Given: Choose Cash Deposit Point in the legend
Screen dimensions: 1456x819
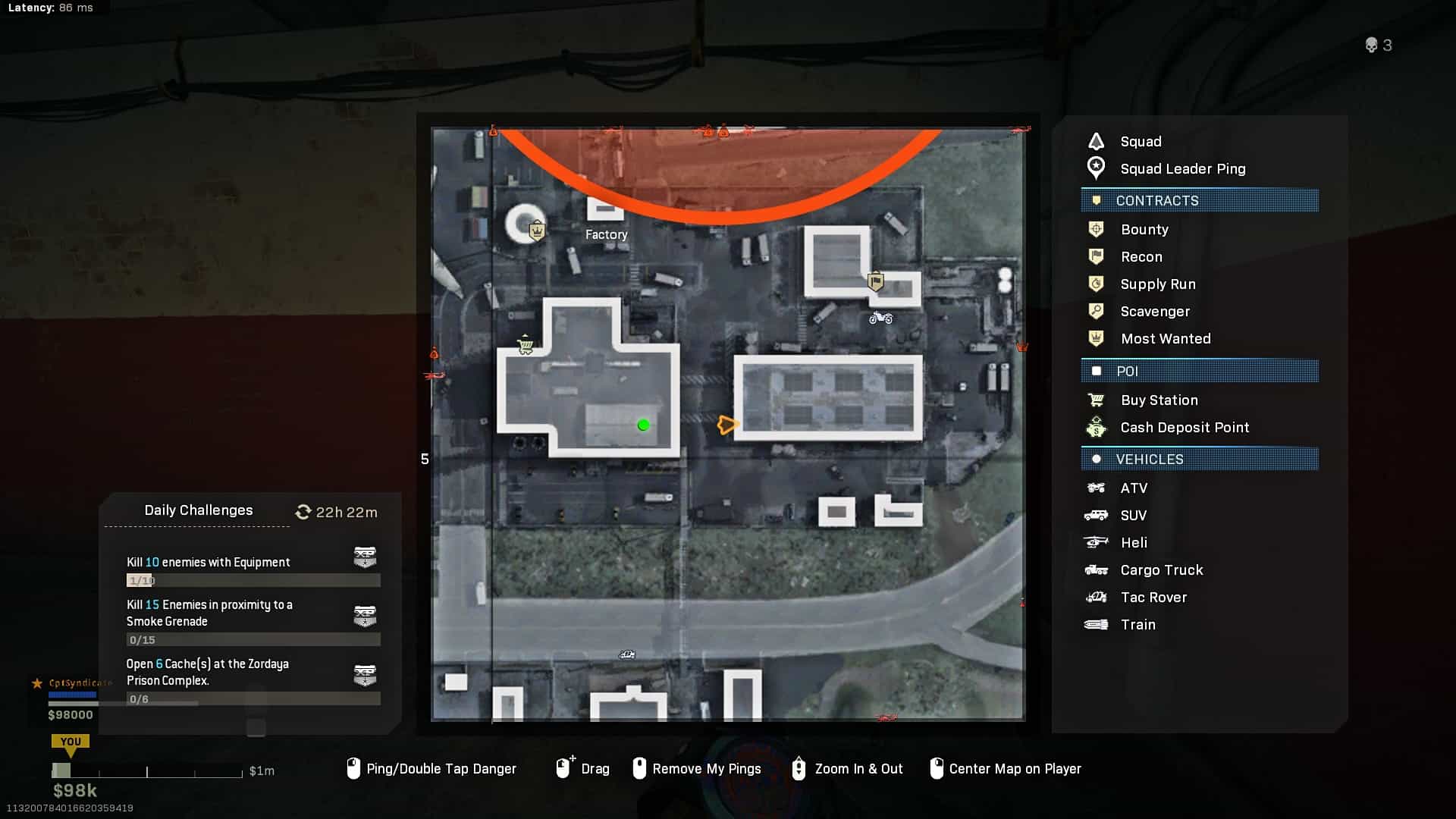Looking at the screenshot, I should coord(1184,428).
